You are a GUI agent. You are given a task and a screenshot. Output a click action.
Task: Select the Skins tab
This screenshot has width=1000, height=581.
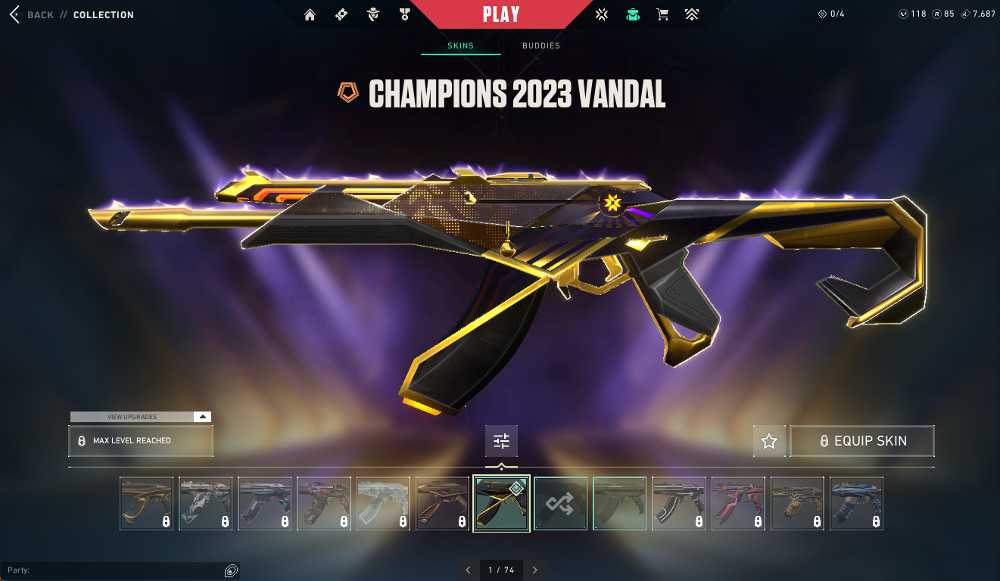(x=460, y=46)
